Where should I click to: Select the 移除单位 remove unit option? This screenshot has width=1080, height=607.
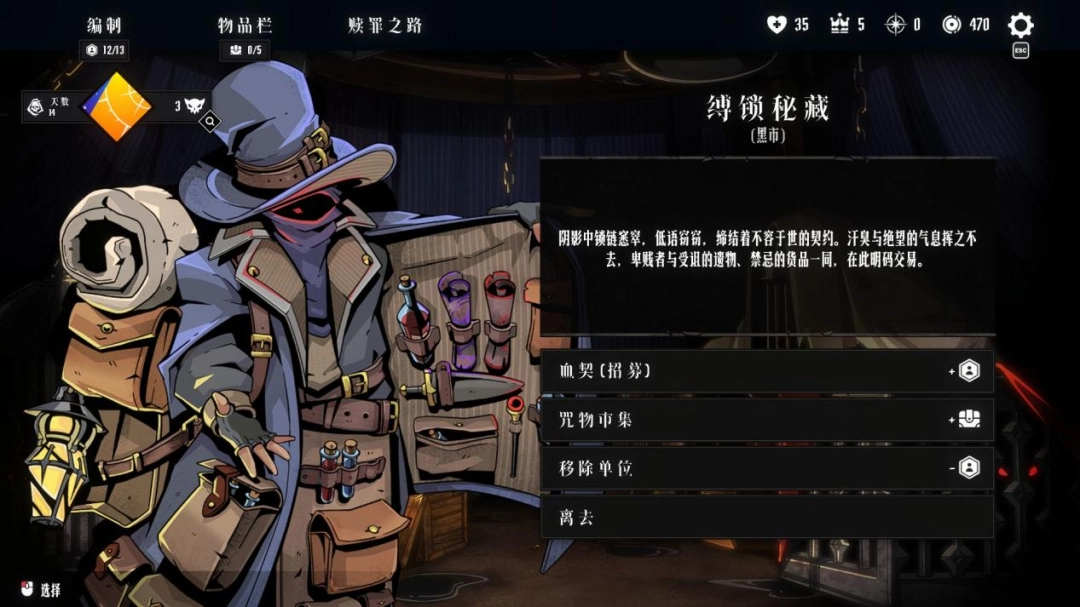[766, 468]
